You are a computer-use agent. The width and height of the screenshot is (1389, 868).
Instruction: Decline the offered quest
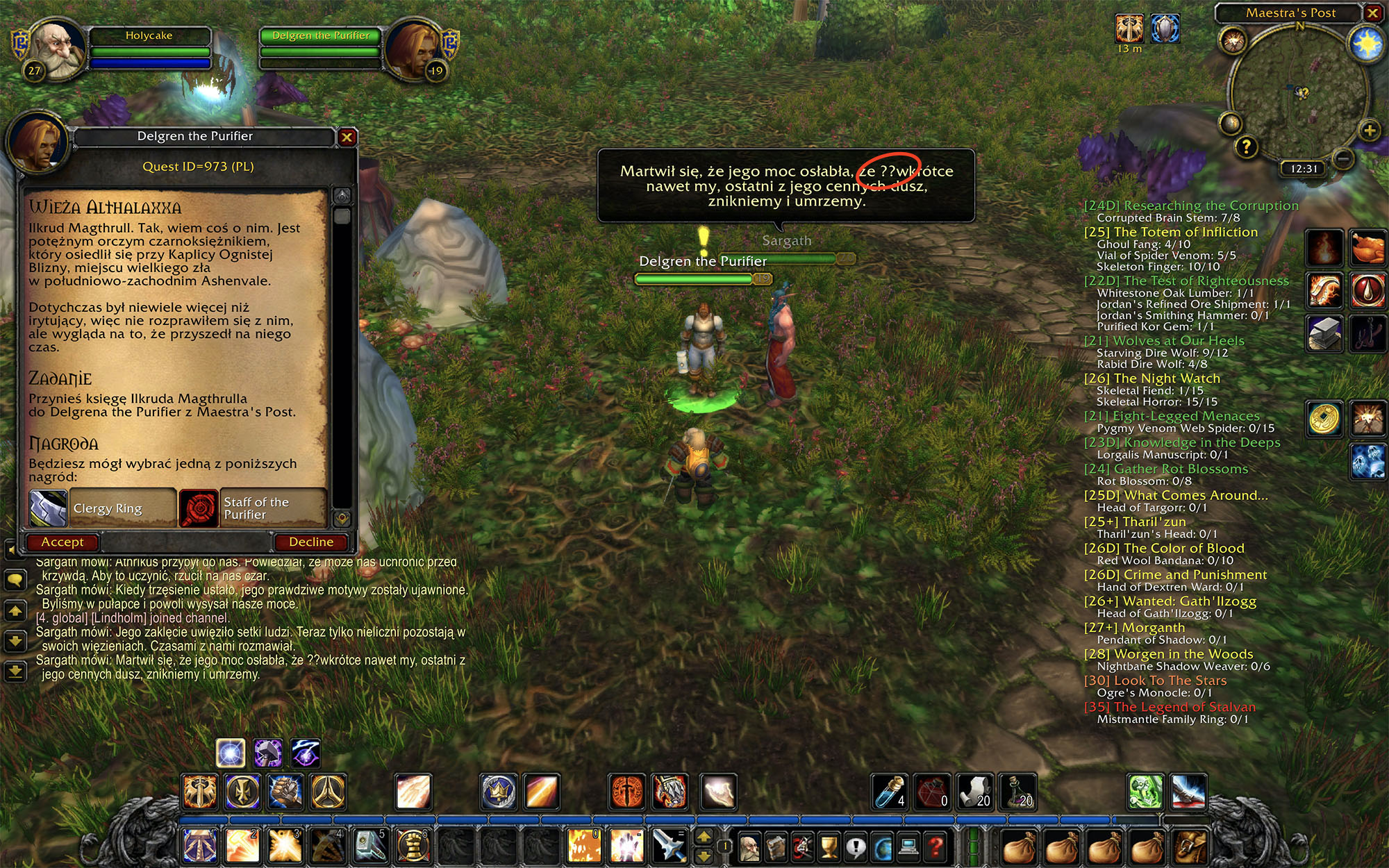tap(310, 542)
